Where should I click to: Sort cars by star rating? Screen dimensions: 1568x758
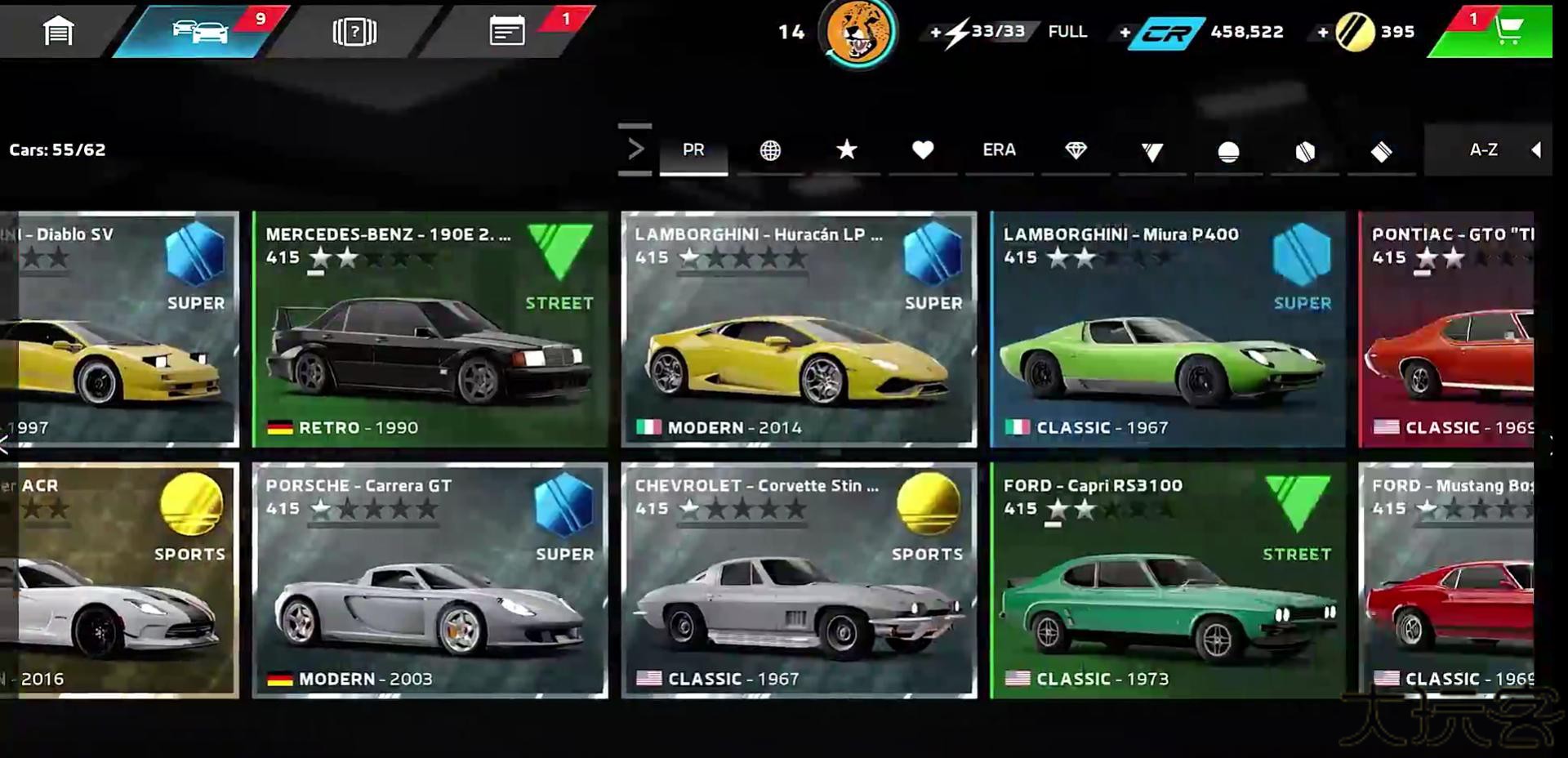click(x=847, y=150)
